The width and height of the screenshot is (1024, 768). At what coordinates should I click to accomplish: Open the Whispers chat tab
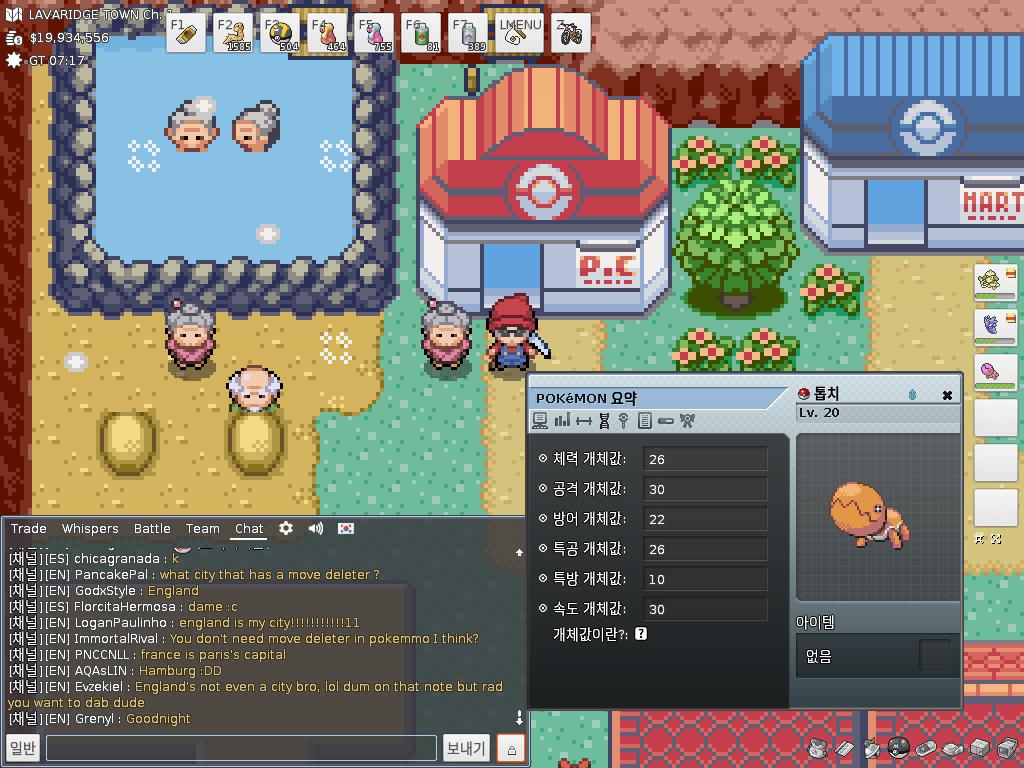(x=90, y=528)
